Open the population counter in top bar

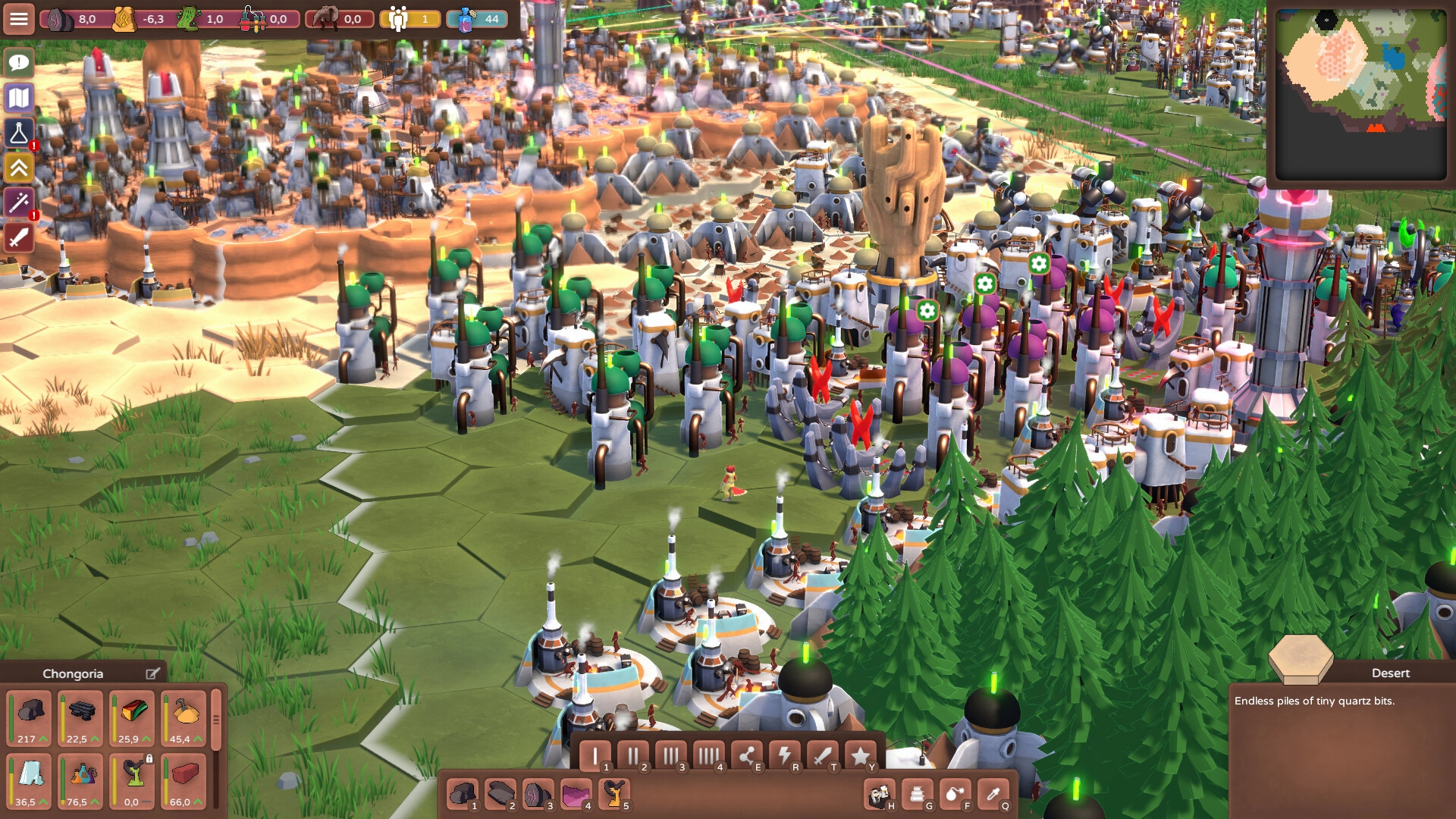410,19
